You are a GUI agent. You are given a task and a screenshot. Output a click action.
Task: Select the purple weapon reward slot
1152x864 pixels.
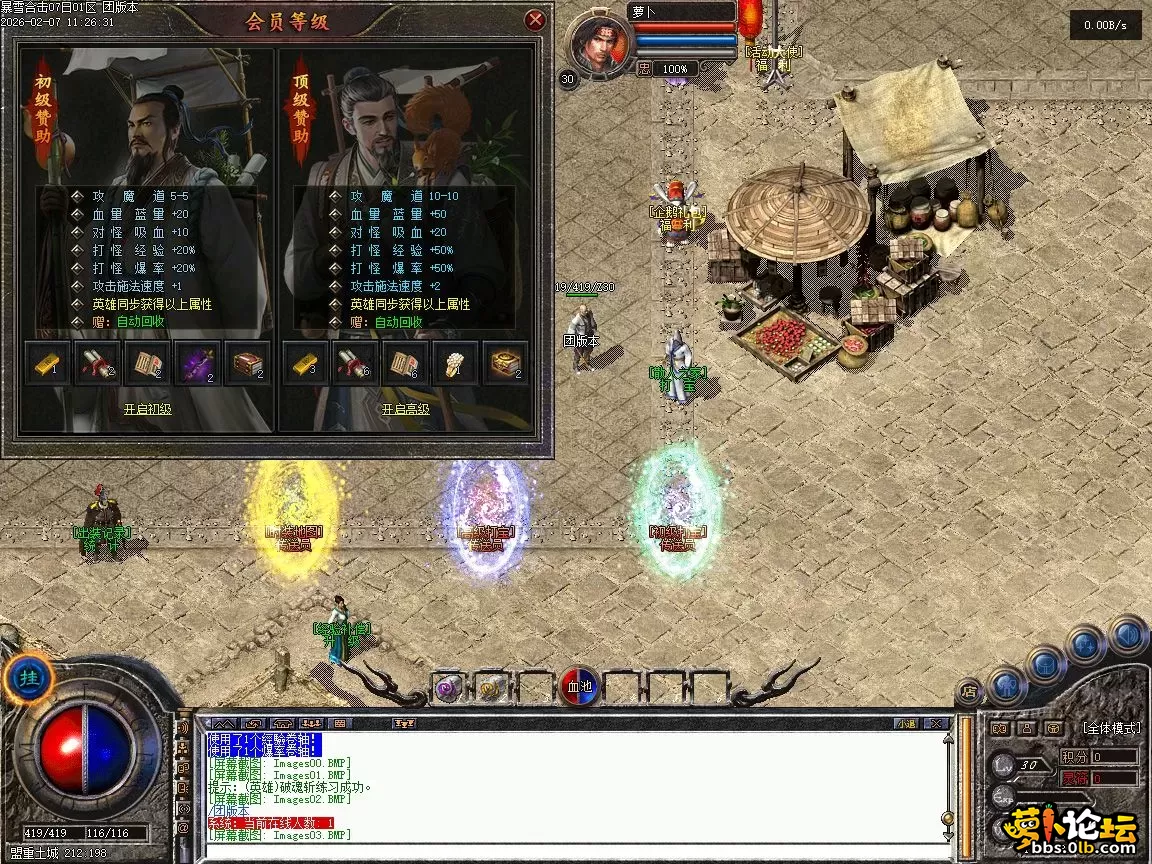coord(197,364)
